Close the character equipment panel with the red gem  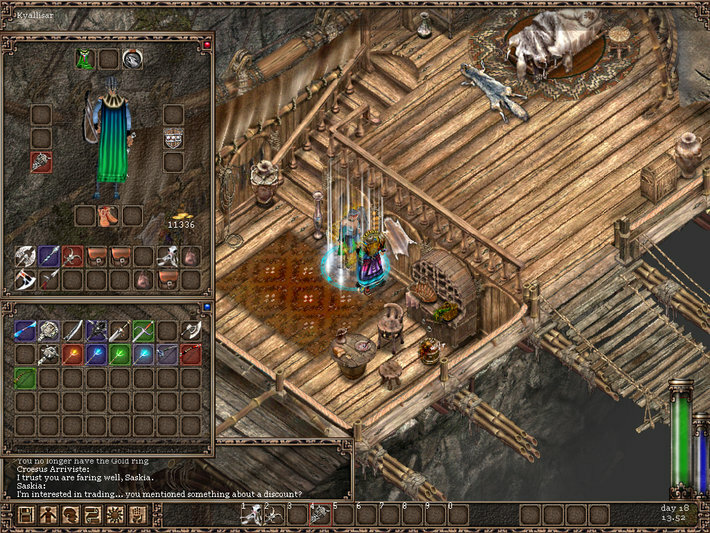(x=207, y=45)
